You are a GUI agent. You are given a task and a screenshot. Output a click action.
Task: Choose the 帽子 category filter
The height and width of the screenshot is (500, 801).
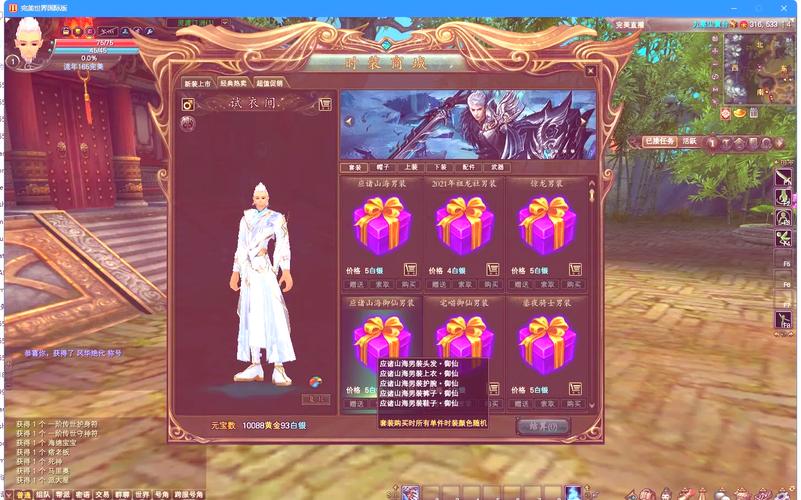tap(383, 167)
